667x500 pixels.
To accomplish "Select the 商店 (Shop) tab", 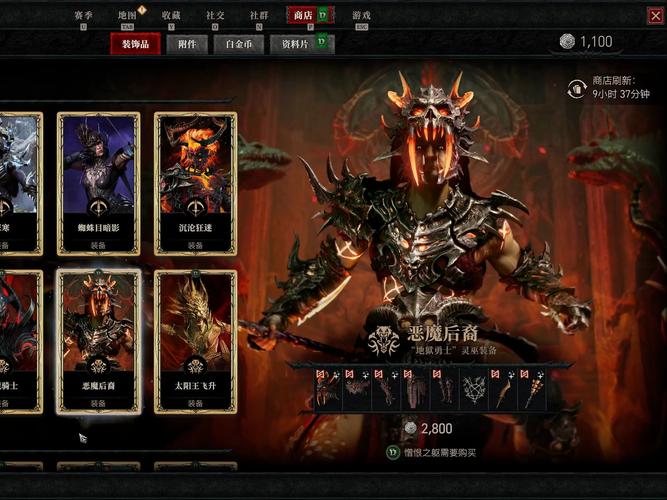I will [303, 15].
